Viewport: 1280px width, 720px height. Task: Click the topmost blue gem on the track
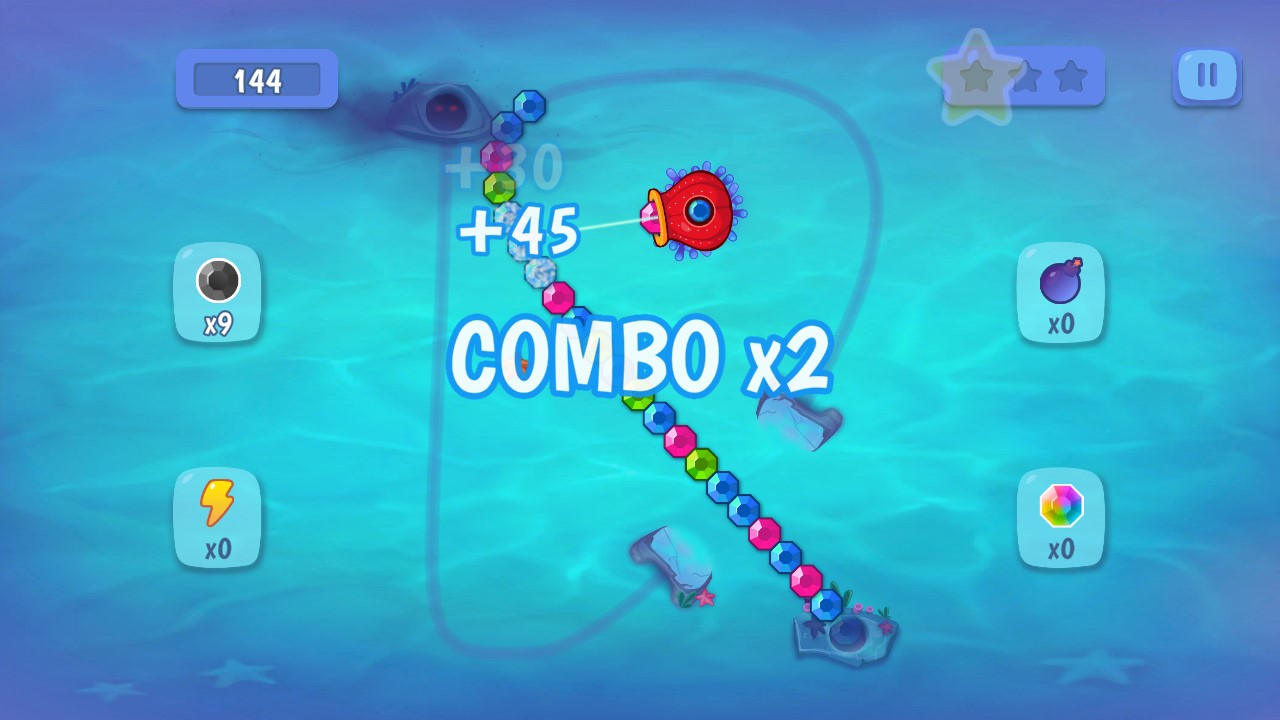(531, 104)
